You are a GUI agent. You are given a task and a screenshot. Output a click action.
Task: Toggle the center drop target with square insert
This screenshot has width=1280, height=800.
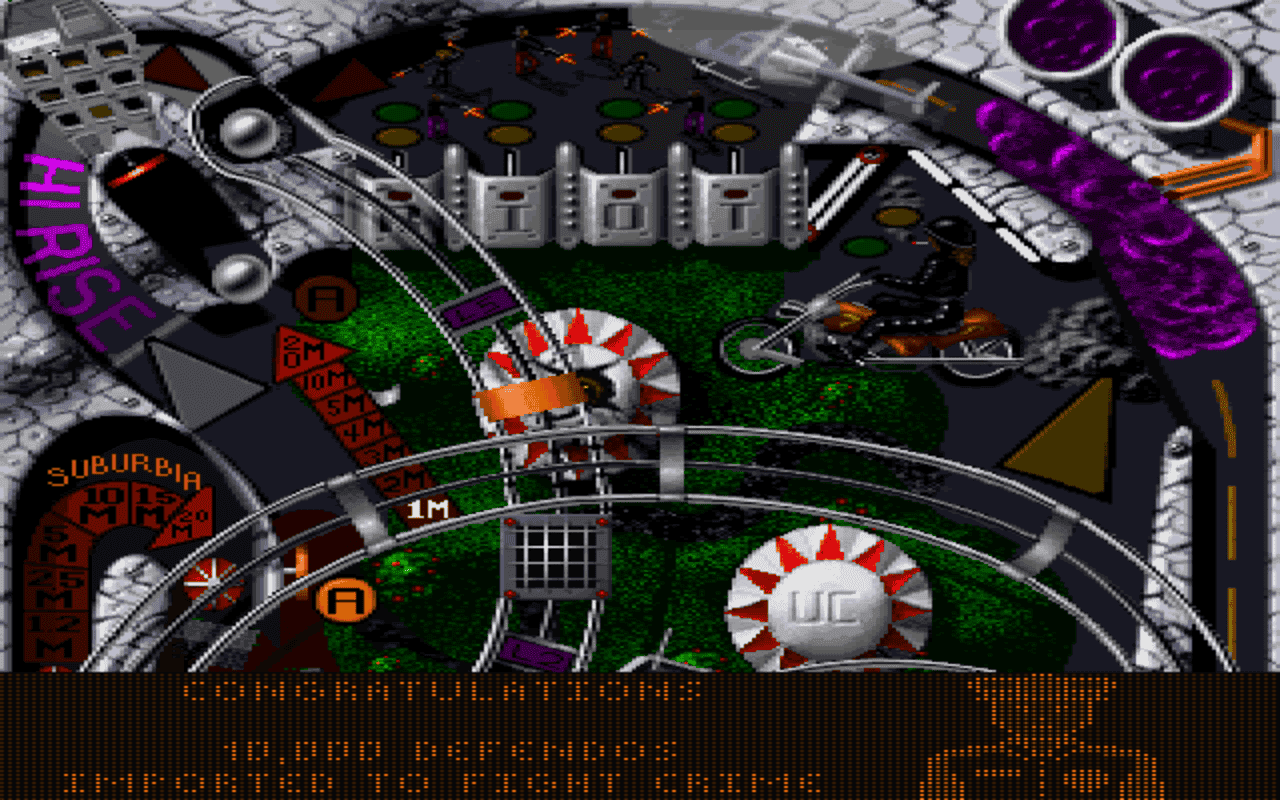coord(625,195)
